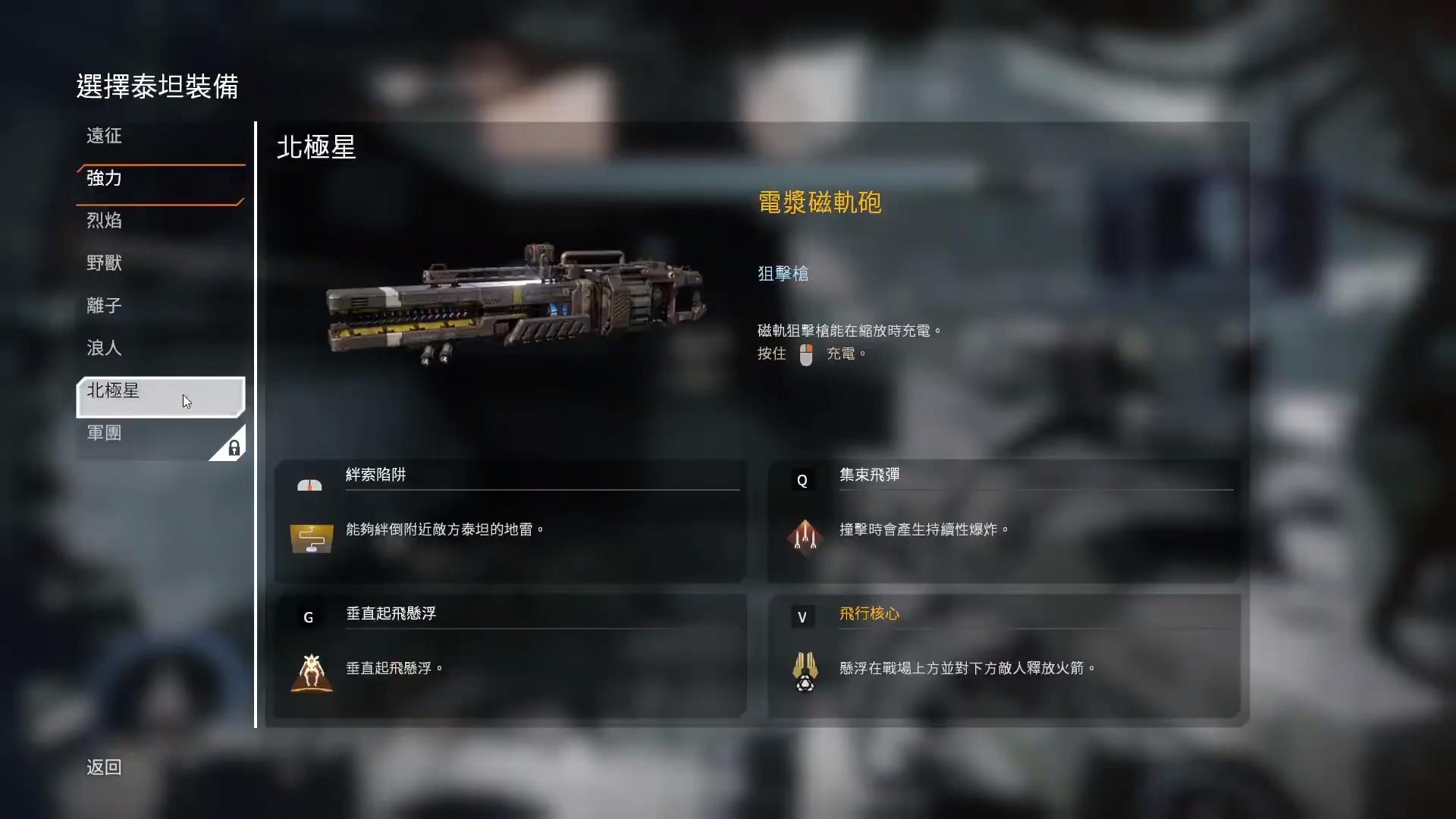Select the 浪人 titan loadout
This screenshot has width=1456, height=819.
[x=104, y=348]
